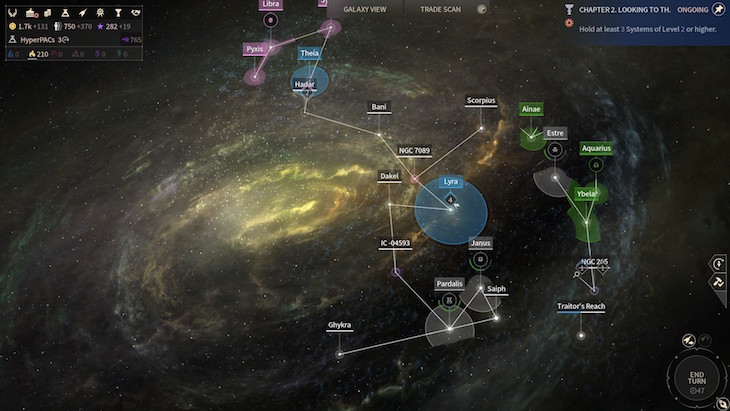This screenshot has height=411, width=730.
Task: Choose the Theia system label
Action: click(x=310, y=53)
